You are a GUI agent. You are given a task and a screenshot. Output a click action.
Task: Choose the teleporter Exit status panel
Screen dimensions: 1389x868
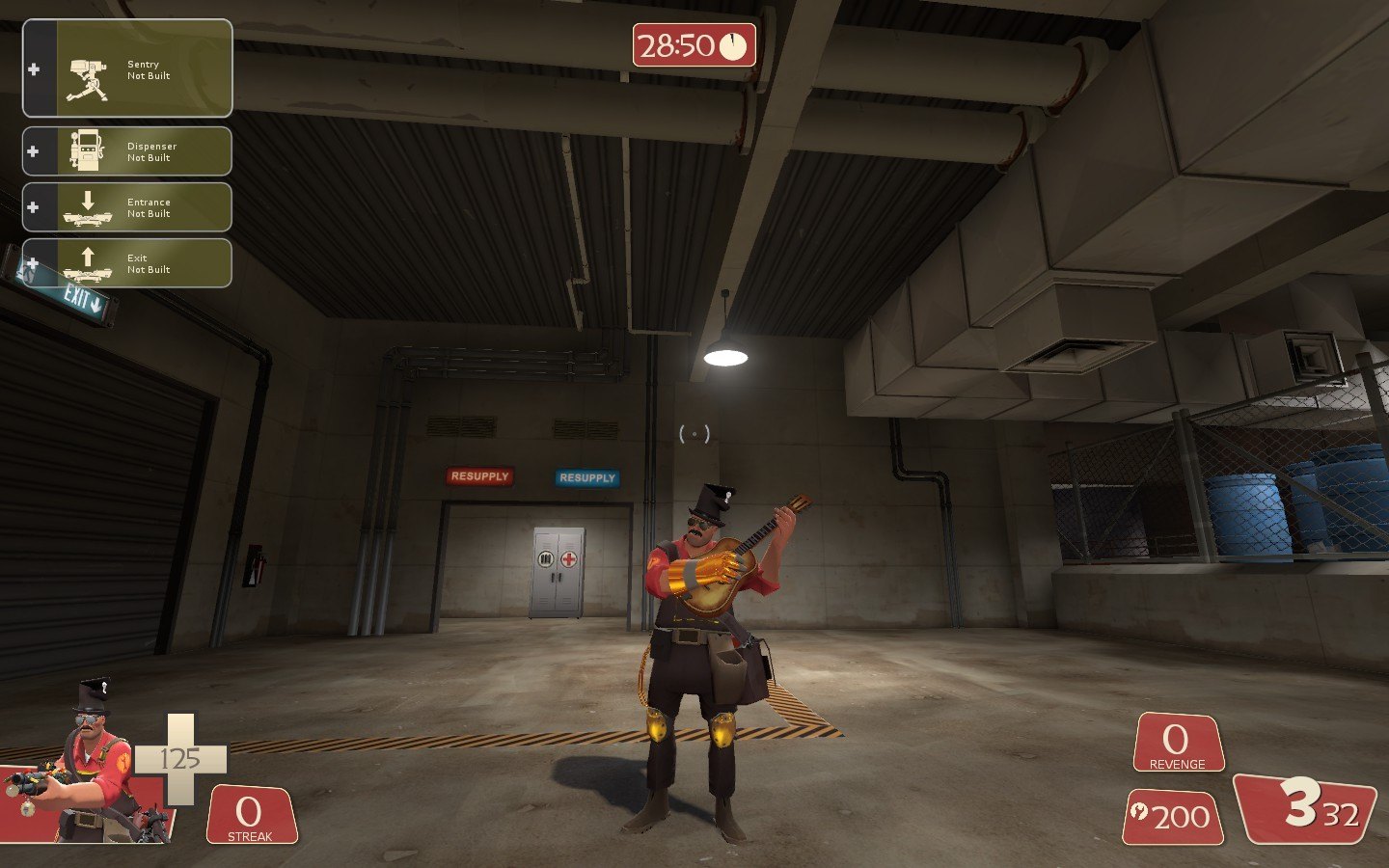[x=127, y=263]
